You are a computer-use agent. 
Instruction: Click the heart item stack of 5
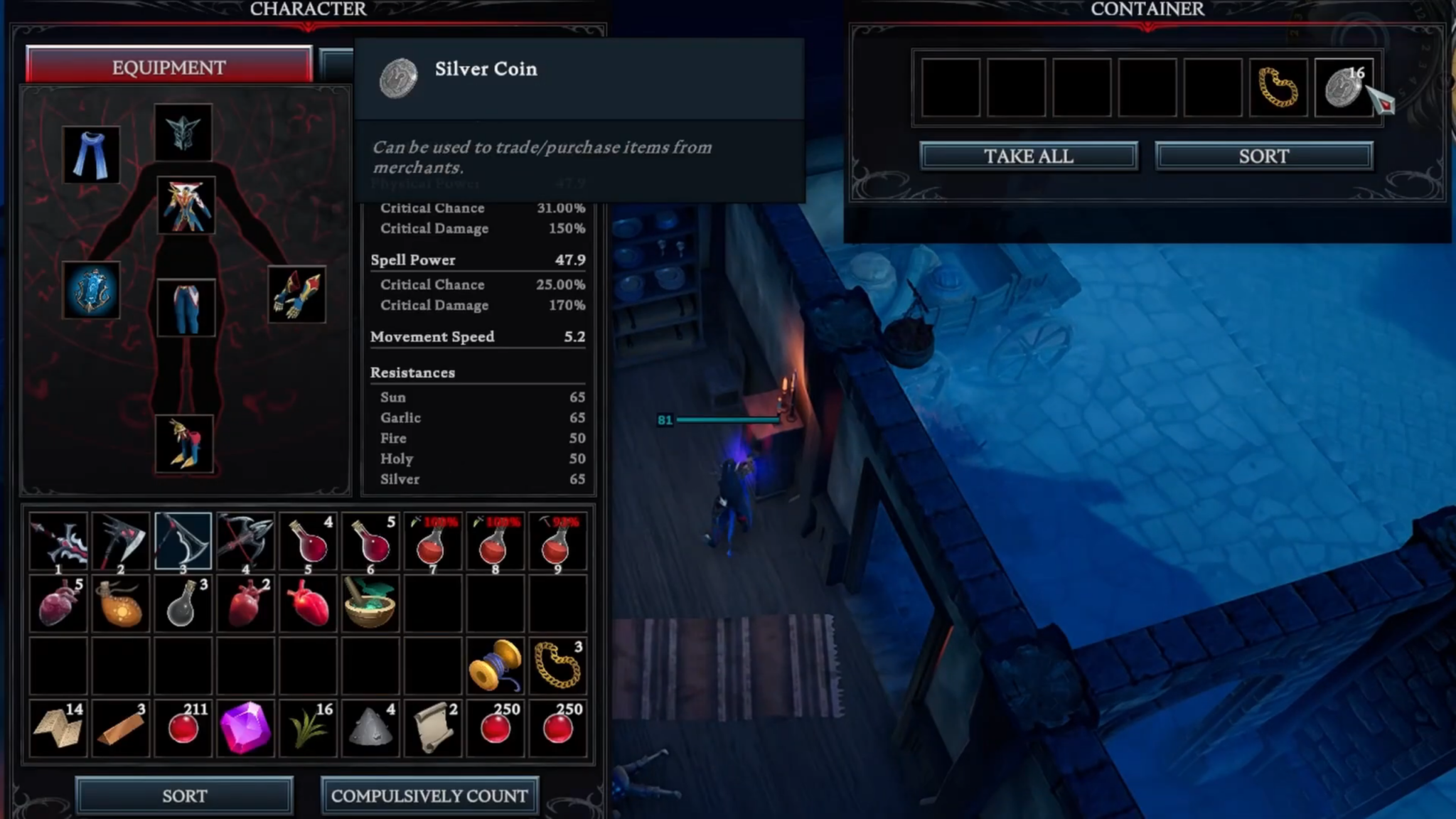[59, 604]
